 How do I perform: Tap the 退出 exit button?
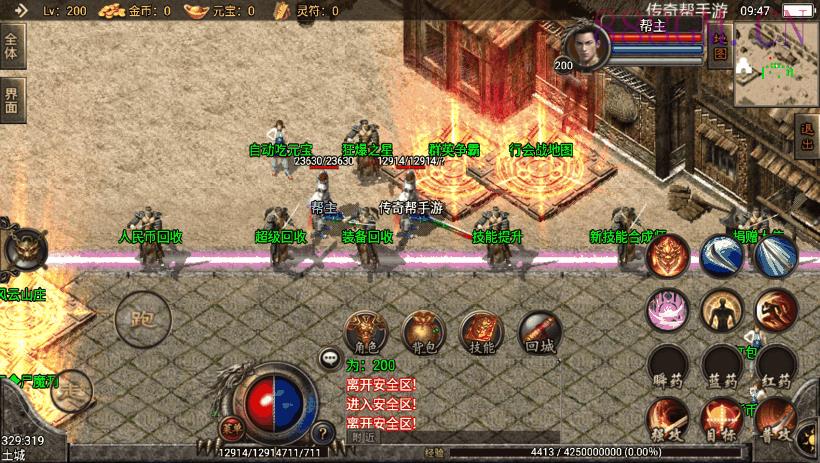pos(808,134)
